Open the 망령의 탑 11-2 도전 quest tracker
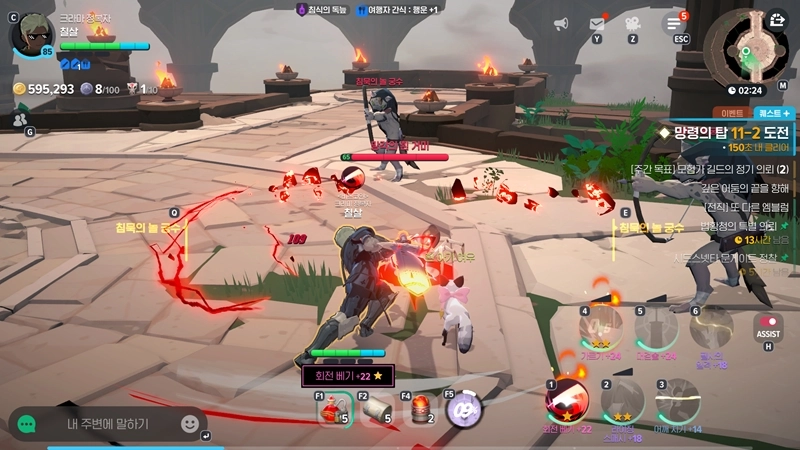Viewport: 800px width, 450px height. pyautogui.click(x=725, y=132)
